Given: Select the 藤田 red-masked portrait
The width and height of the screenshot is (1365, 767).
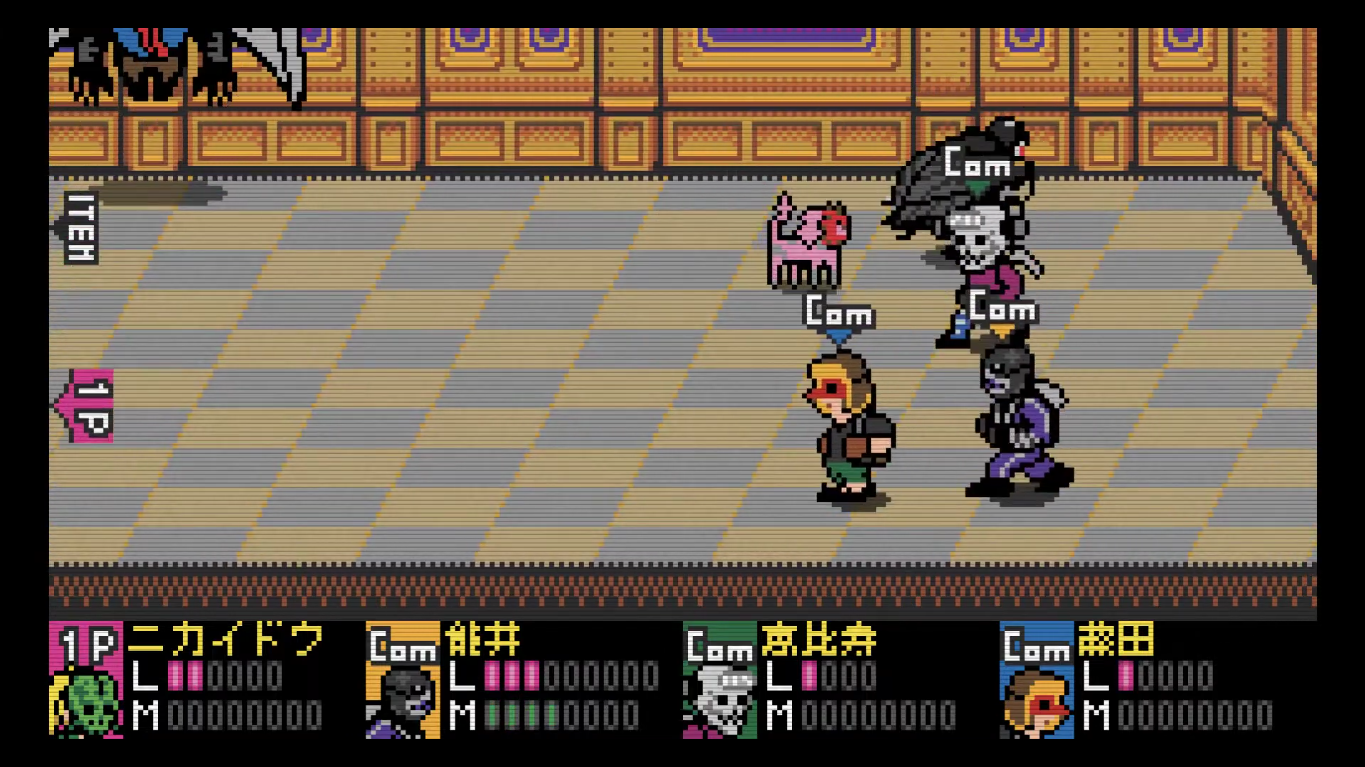Looking at the screenshot, I should pos(1037,702).
